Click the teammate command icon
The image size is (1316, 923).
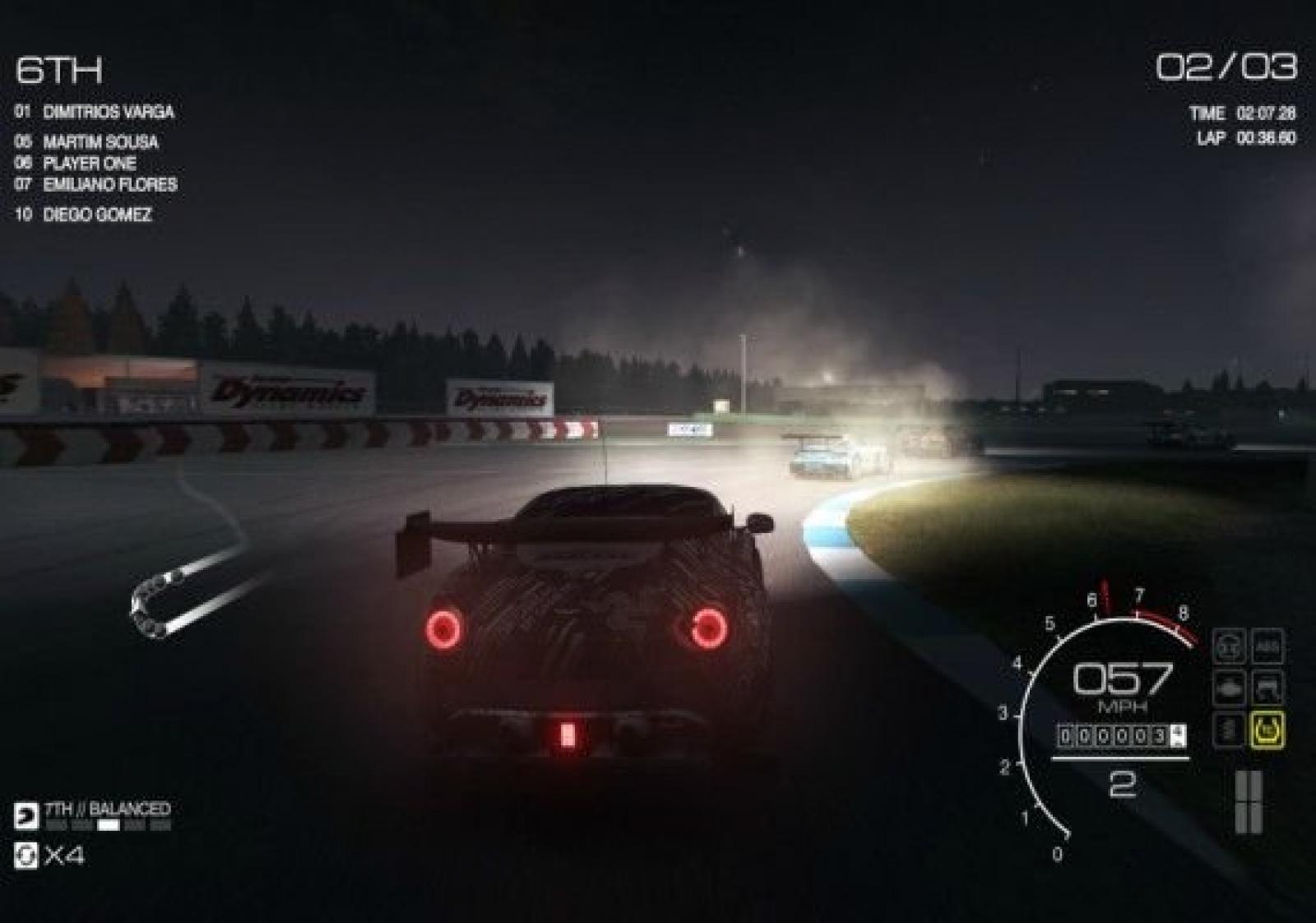(26, 815)
